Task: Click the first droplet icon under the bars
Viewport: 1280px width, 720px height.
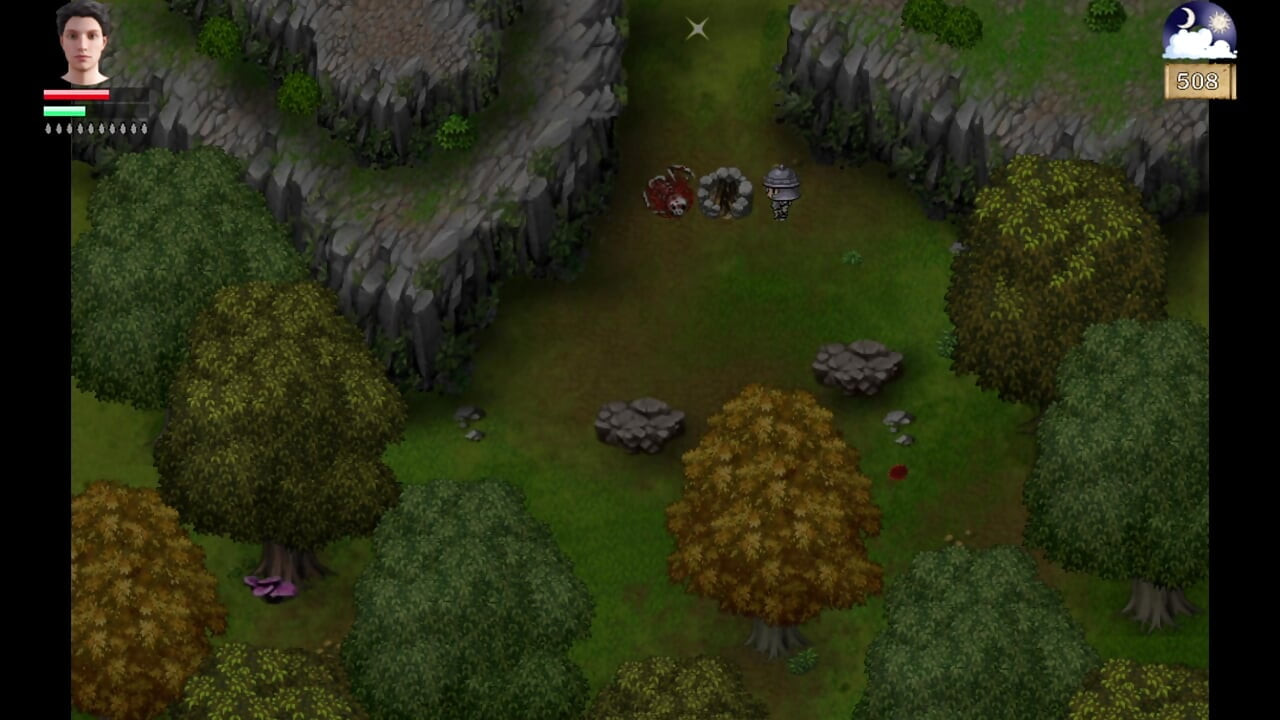Action: (x=48, y=128)
